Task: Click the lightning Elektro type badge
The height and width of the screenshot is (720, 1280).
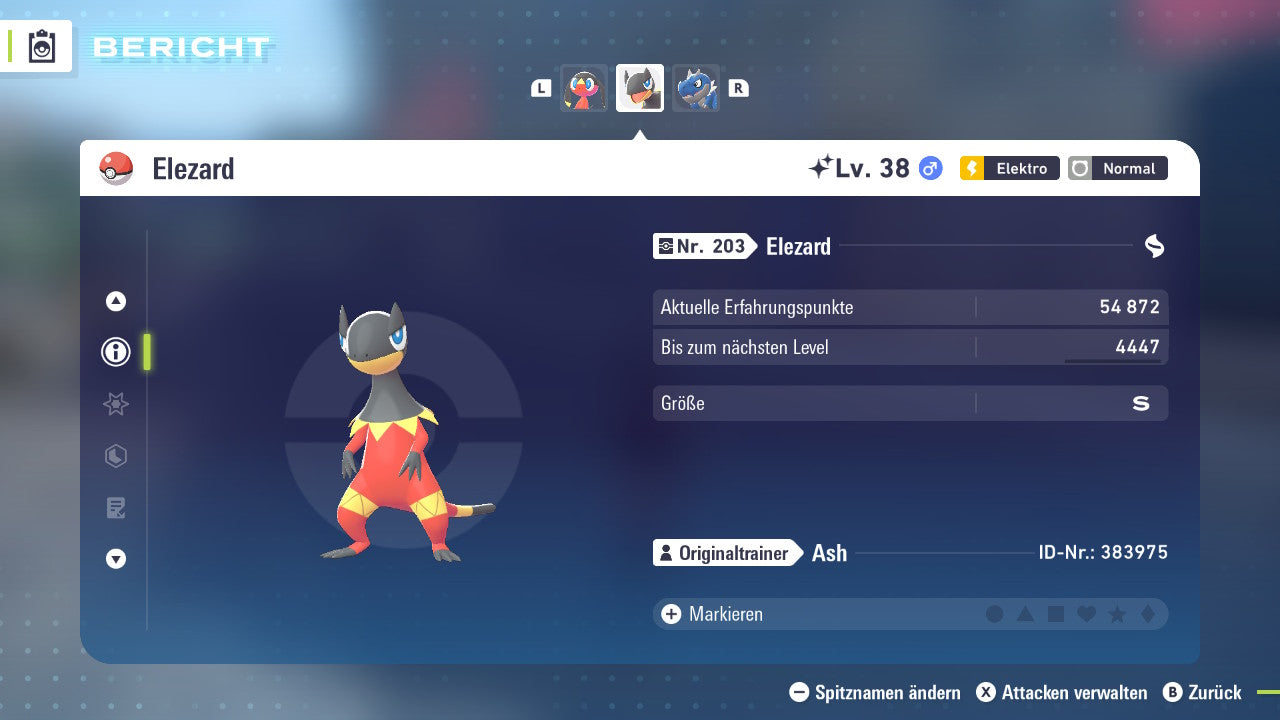Action: tap(1008, 168)
